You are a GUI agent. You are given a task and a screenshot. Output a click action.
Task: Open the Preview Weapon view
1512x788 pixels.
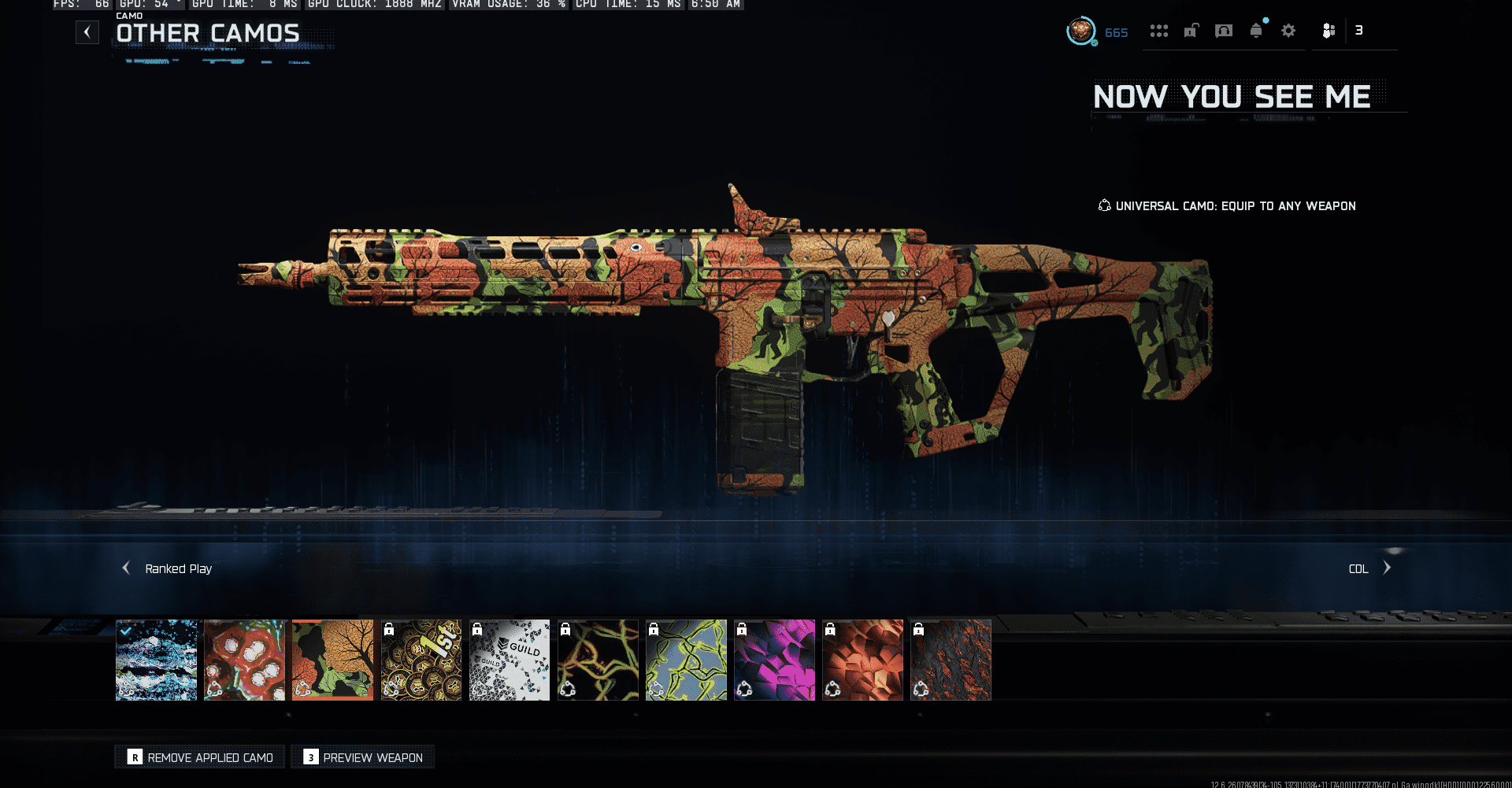click(x=363, y=757)
